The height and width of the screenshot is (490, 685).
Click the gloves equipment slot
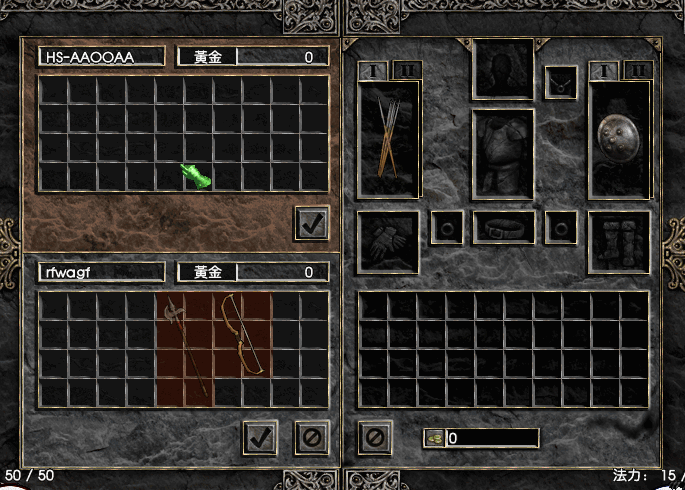coord(388,241)
